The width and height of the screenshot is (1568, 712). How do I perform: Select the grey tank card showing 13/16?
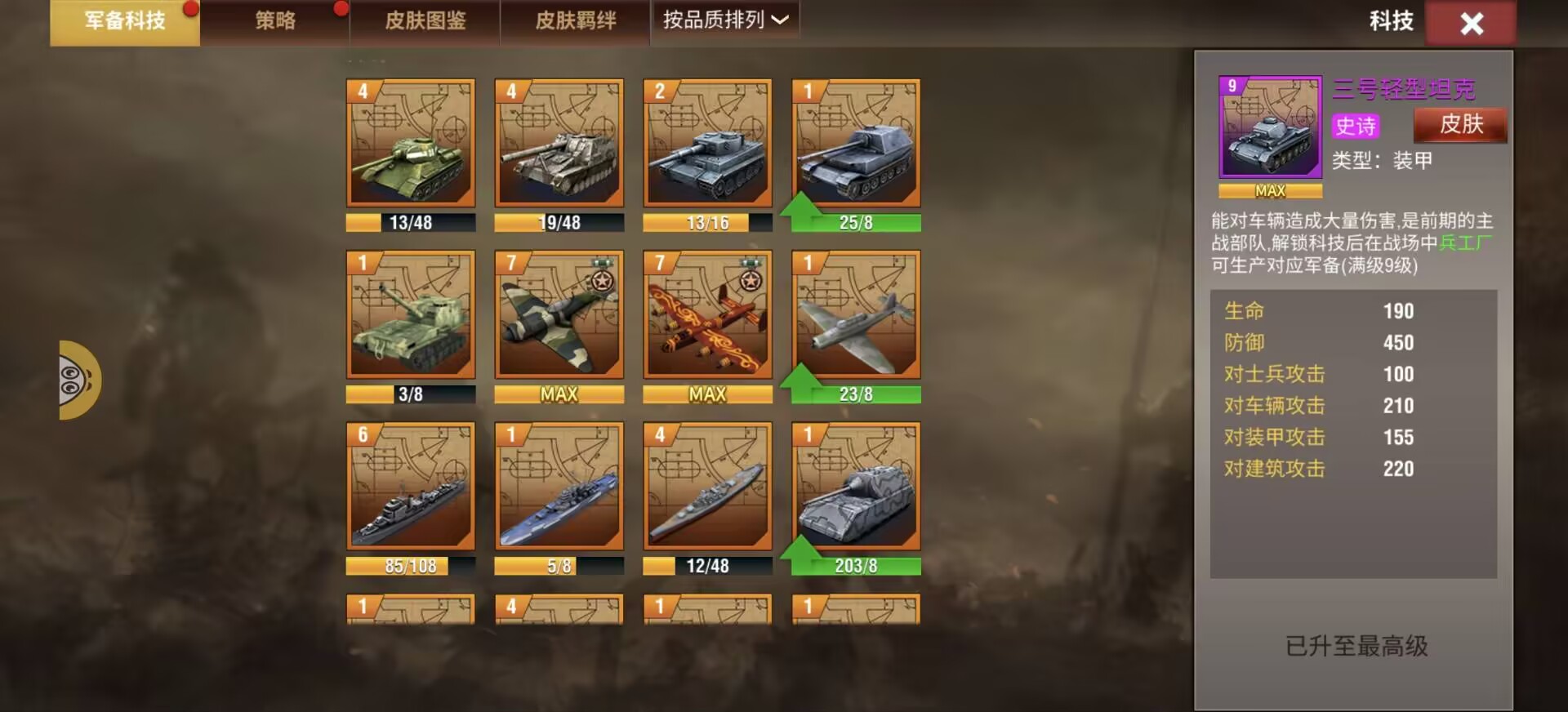pyautogui.click(x=708, y=143)
